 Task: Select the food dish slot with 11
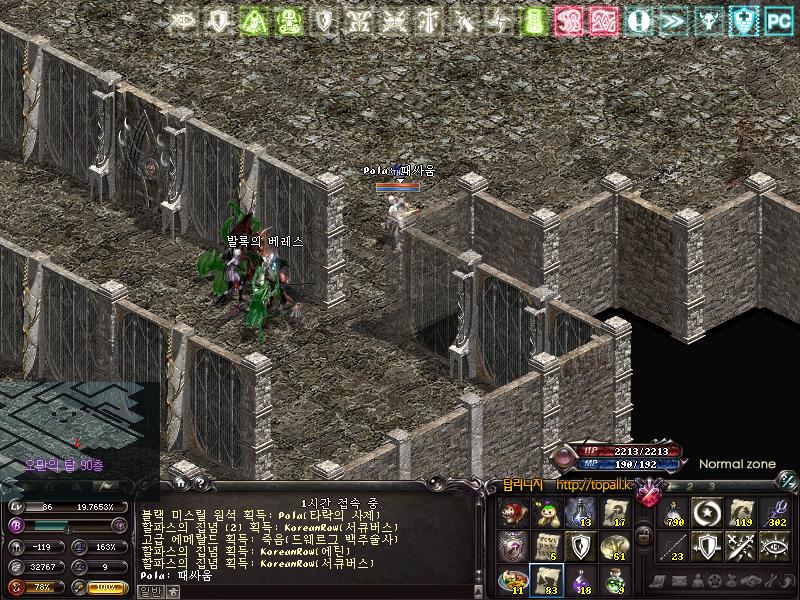pos(514,578)
